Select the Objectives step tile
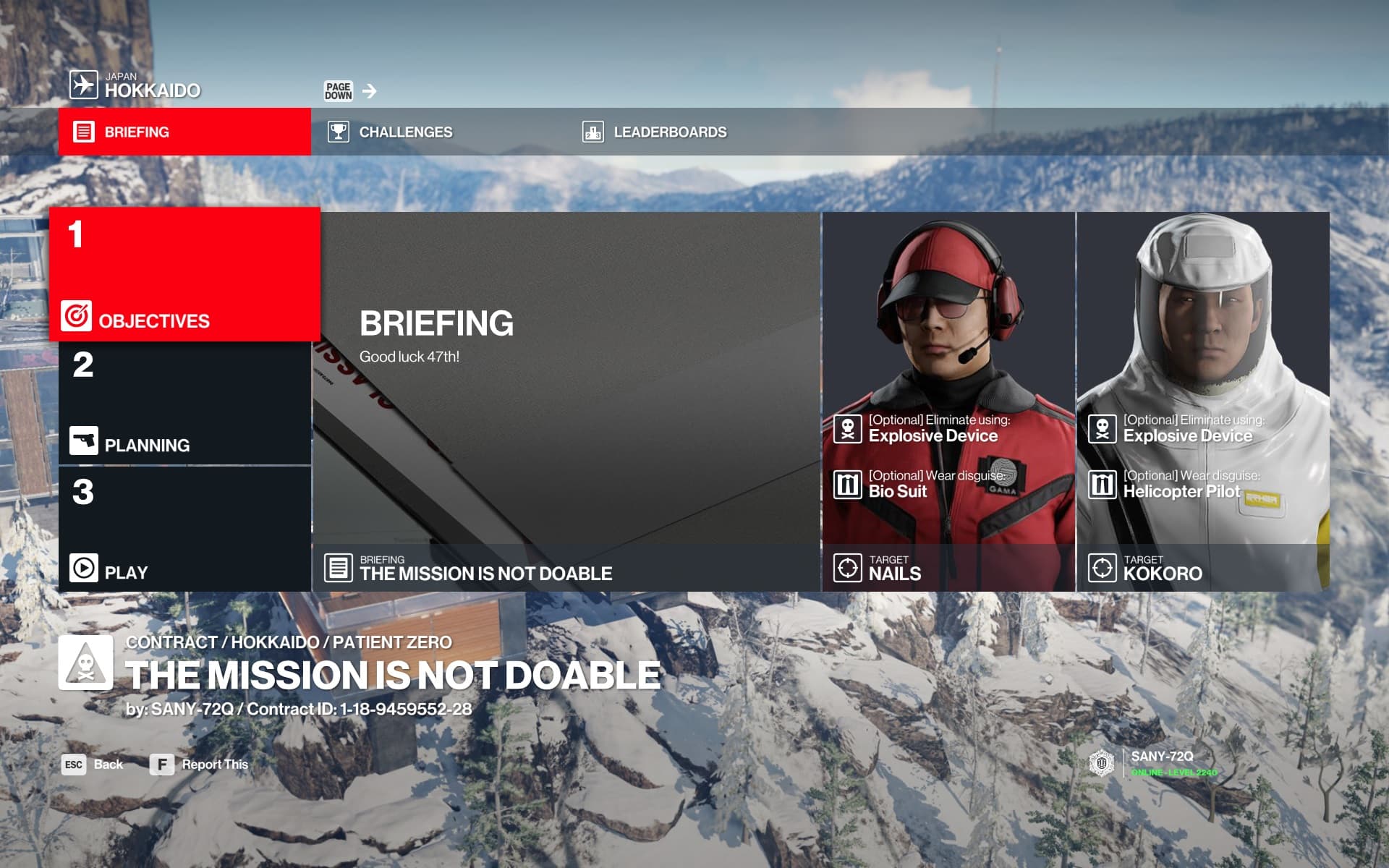The height and width of the screenshot is (868, 1389). point(184,274)
